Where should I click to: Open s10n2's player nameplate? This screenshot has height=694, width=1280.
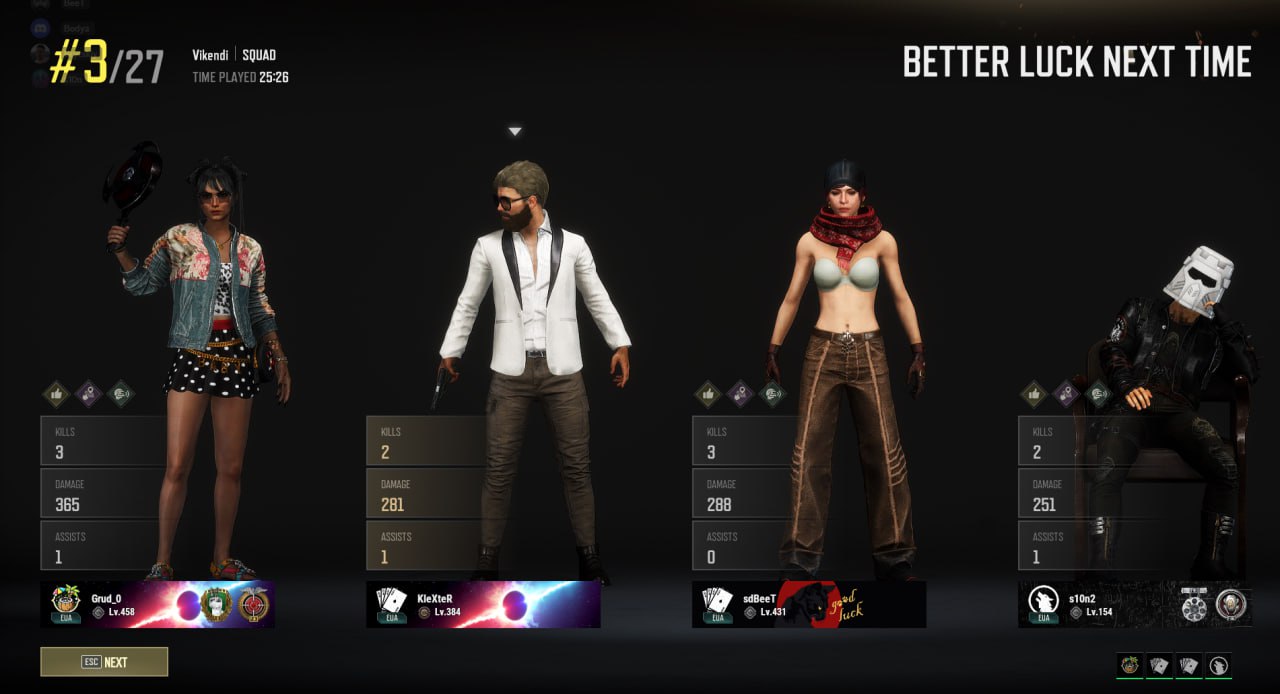pyautogui.click(x=1135, y=605)
